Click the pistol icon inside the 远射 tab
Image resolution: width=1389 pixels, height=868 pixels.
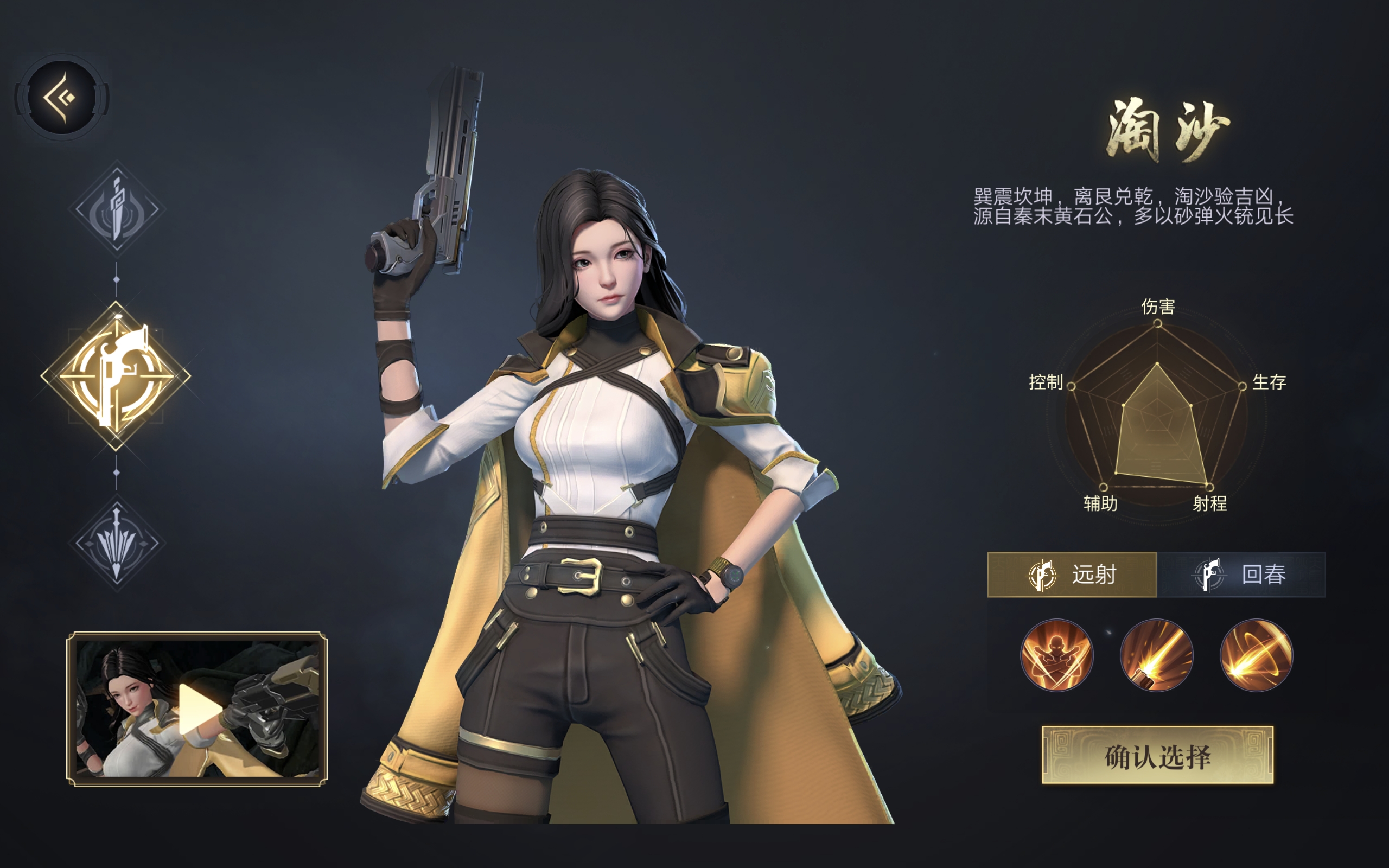tap(1044, 576)
